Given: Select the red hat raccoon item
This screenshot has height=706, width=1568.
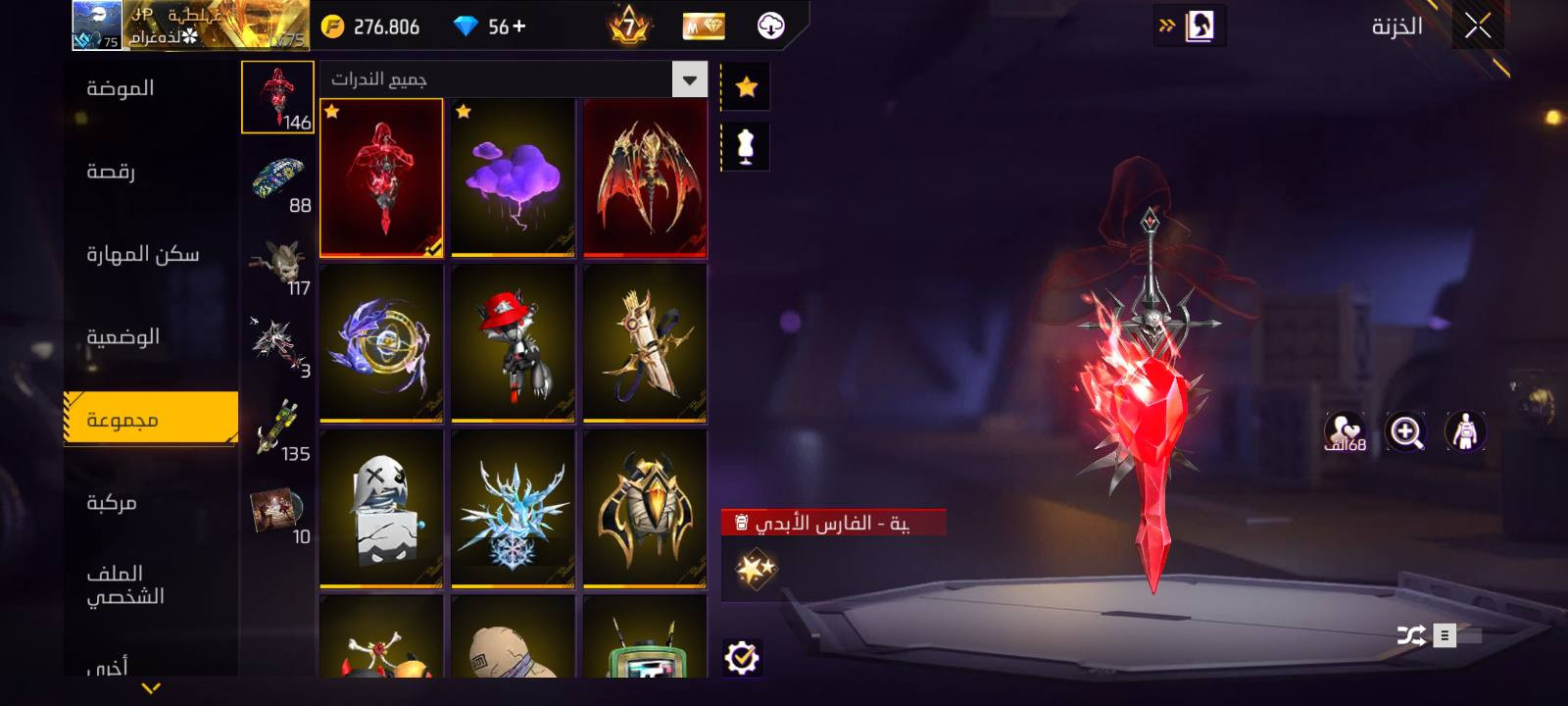Looking at the screenshot, I should [513, 343].
